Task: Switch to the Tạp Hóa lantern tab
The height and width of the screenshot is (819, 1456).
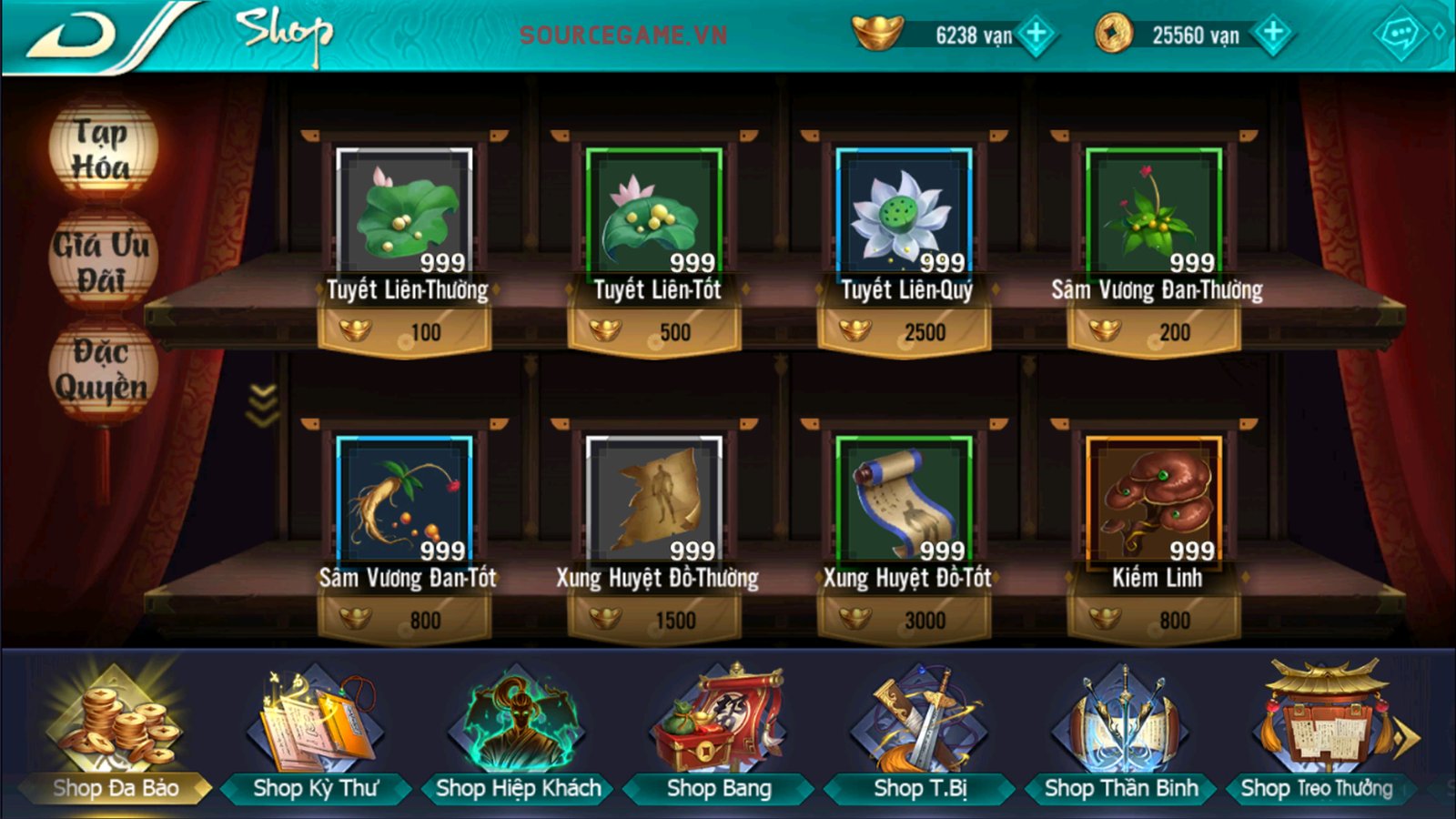Action: point(102,150)
